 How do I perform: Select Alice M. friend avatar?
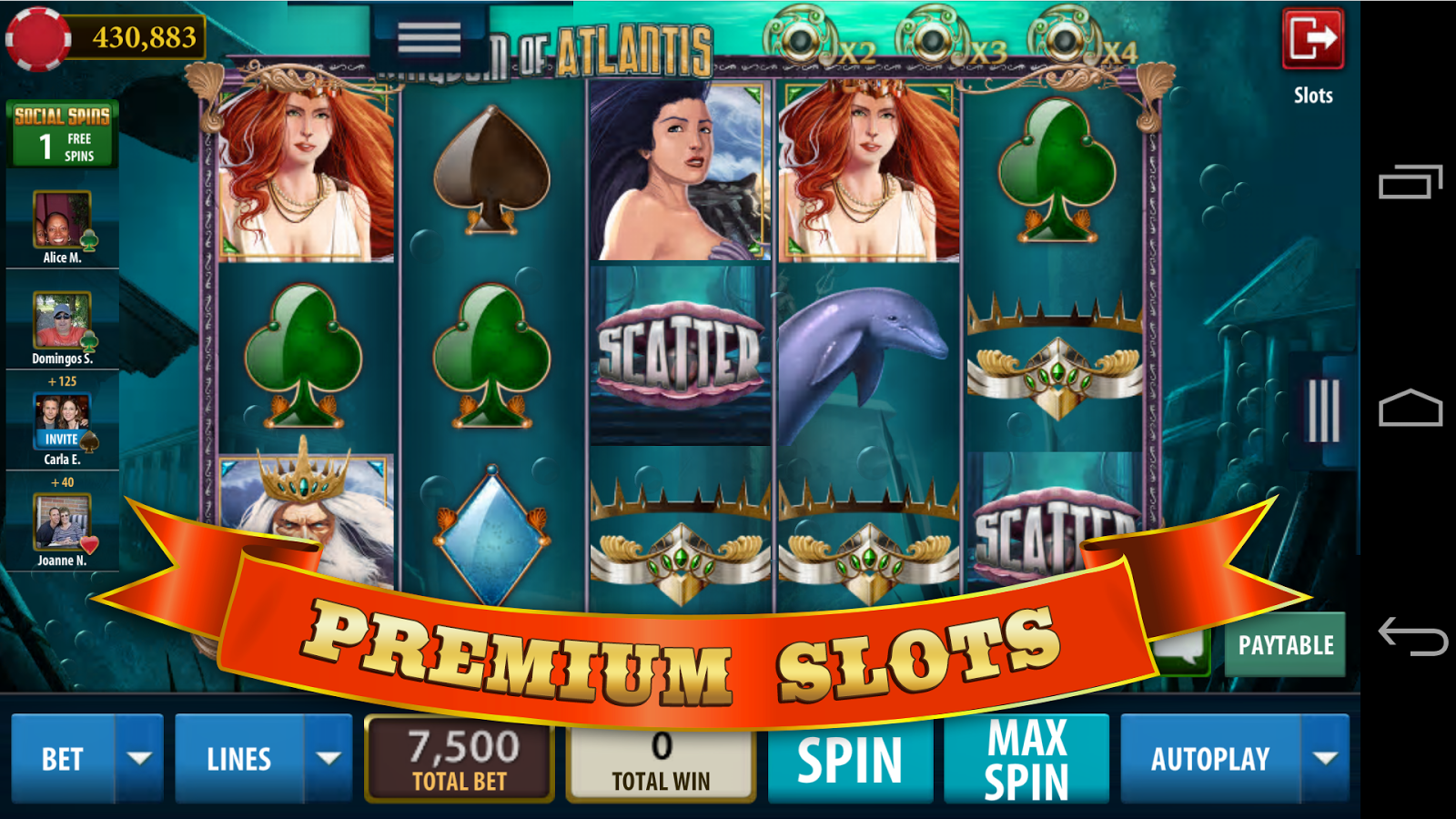pyautogui.click(x=62, y=219)
